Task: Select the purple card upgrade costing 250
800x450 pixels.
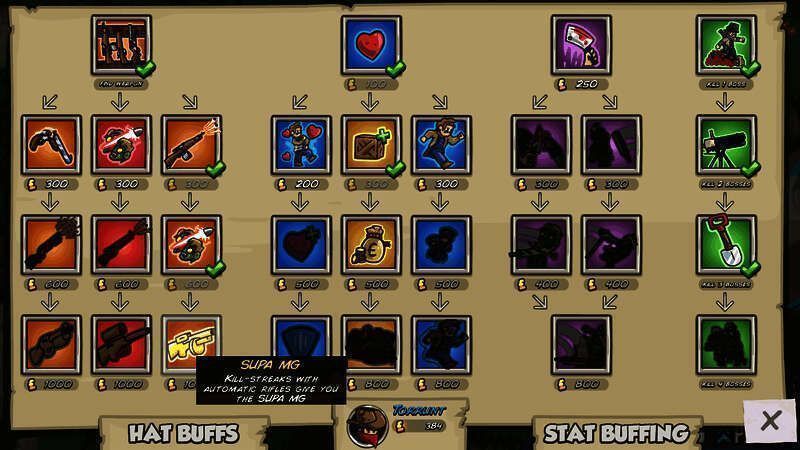Action: pos(580,43)
